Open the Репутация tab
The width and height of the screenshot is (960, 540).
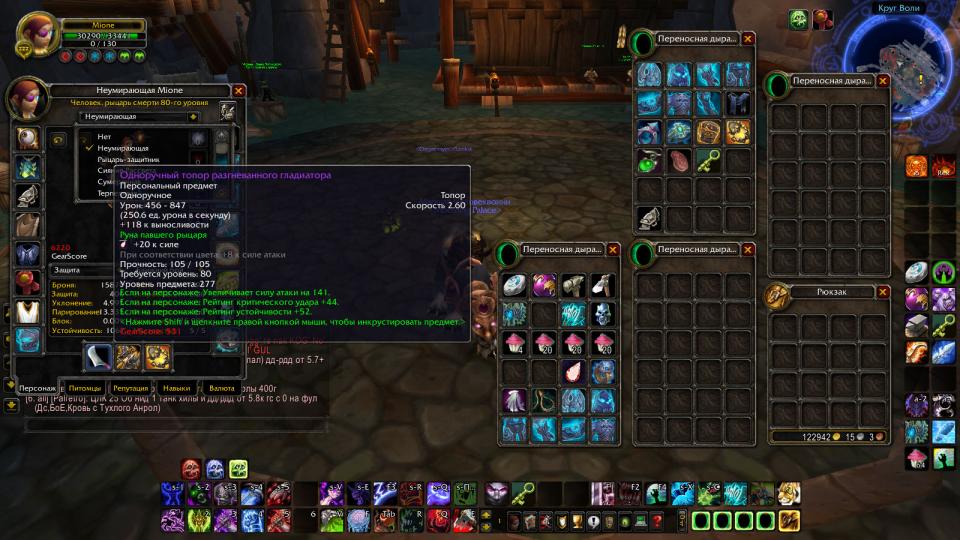tap(131, 388)
